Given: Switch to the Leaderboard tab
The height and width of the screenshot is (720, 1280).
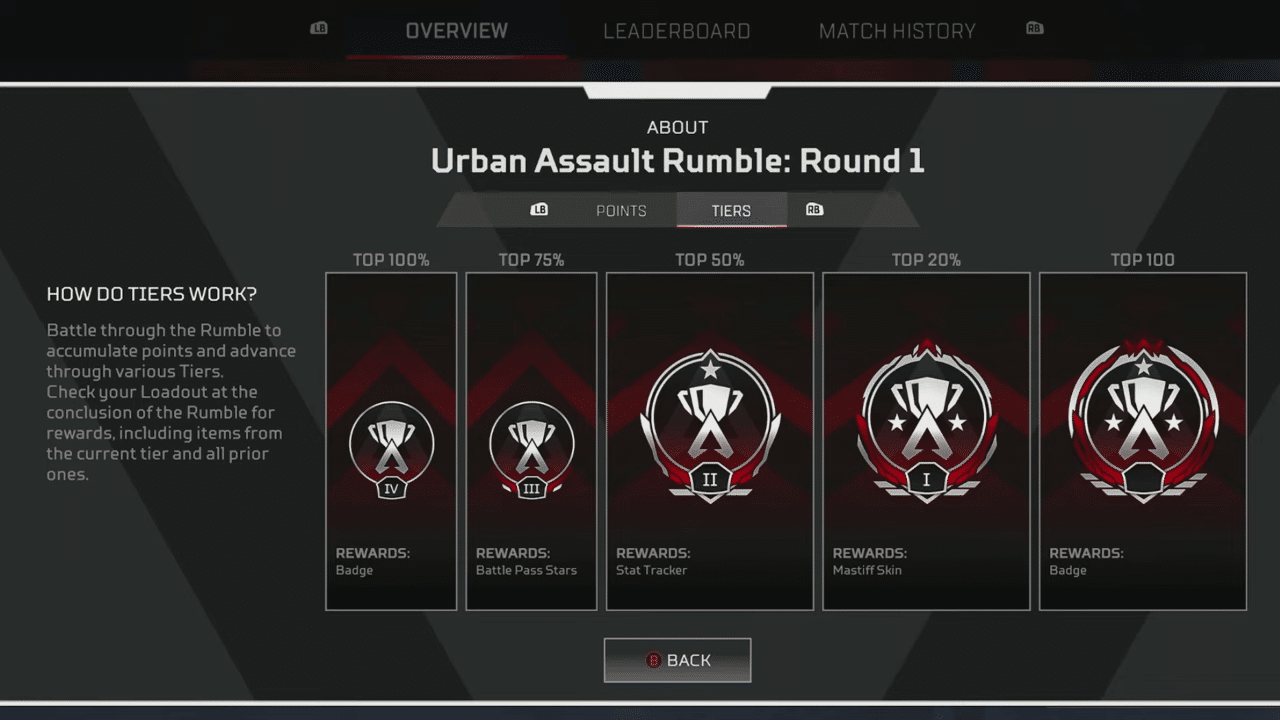Looking at the screenshot, I should 677,31.
